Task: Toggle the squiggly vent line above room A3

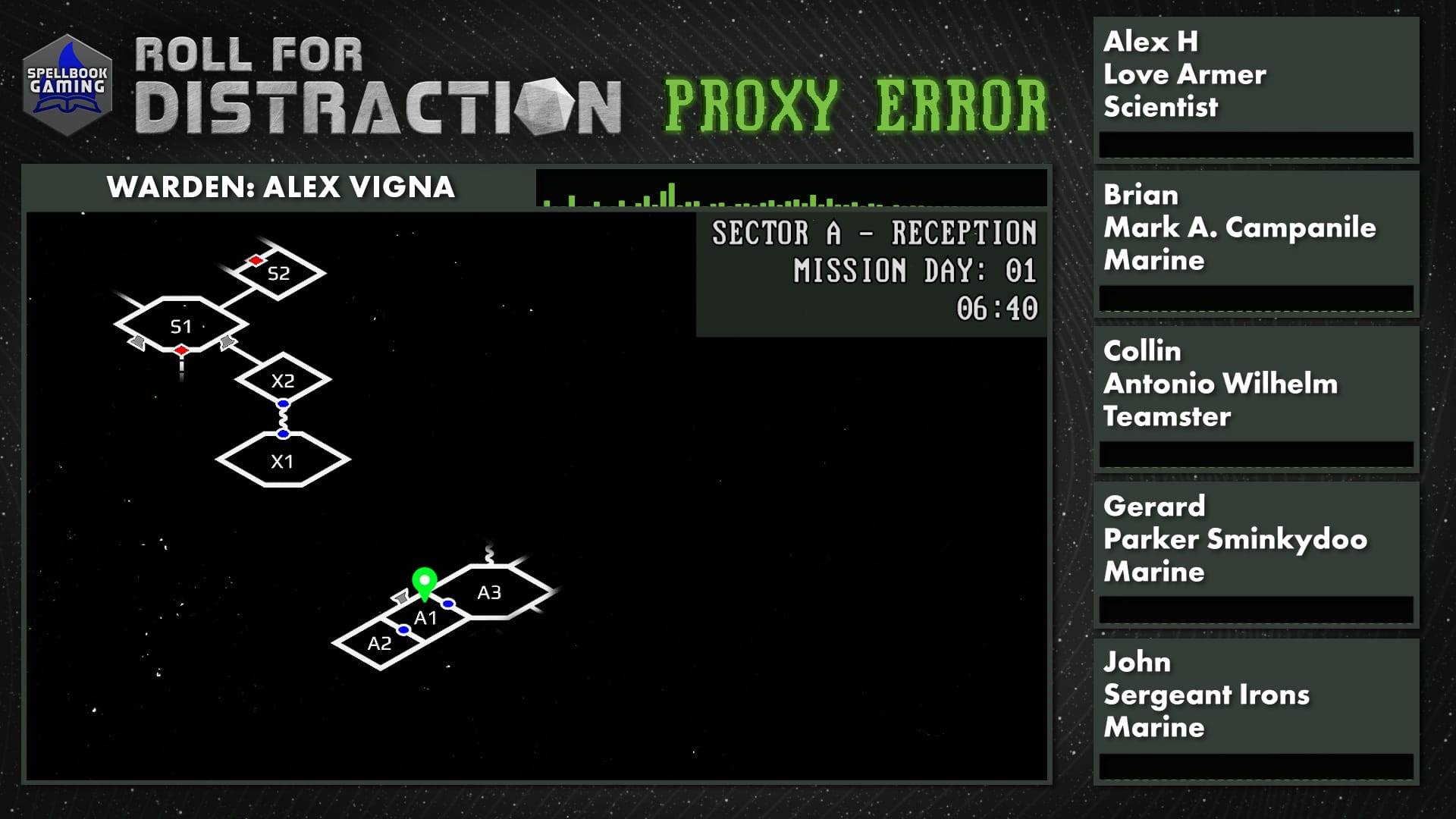Action: tap(489, 552)
